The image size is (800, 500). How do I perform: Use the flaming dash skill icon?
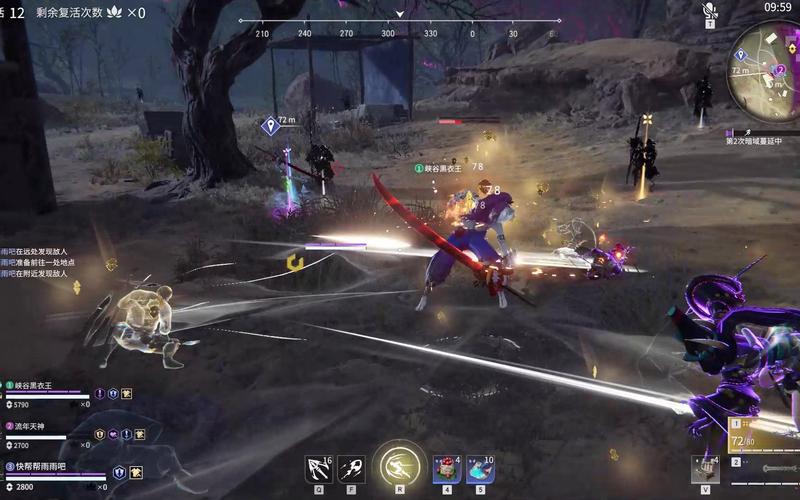[350, 467]
